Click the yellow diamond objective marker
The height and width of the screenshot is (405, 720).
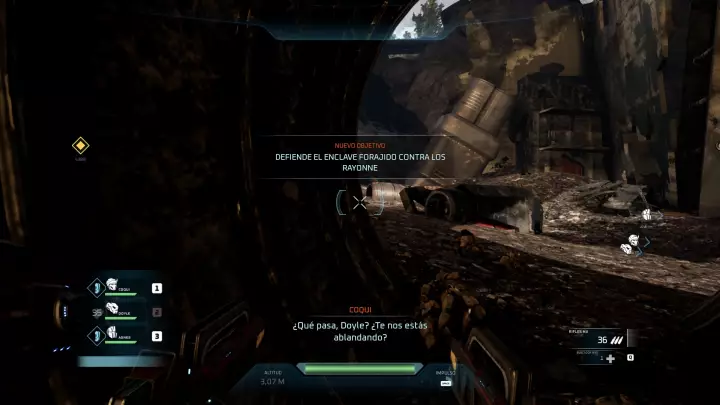81,146
